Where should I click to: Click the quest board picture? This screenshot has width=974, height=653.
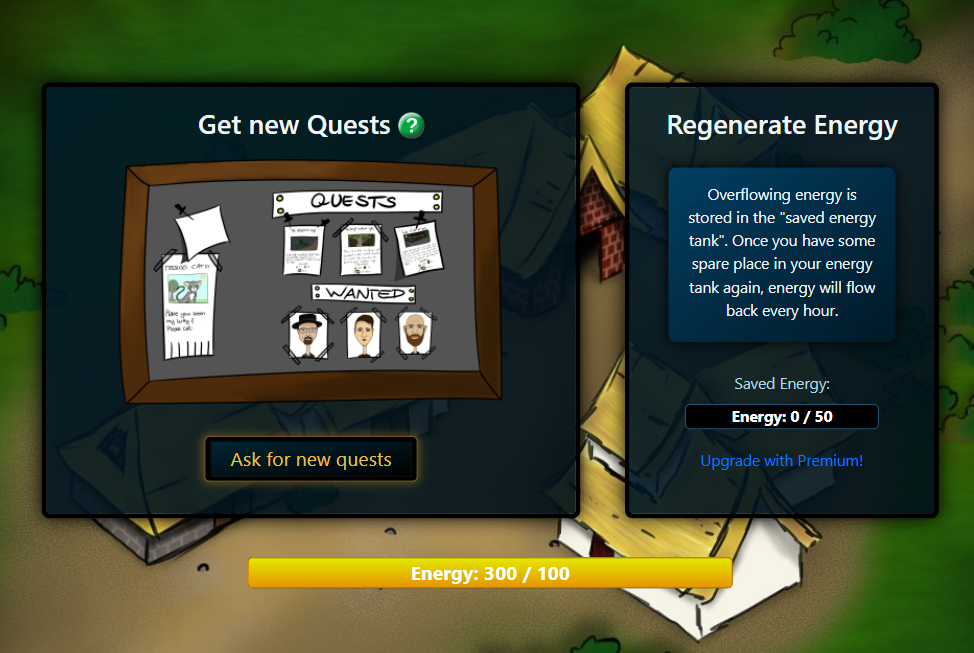pos(311,284)
